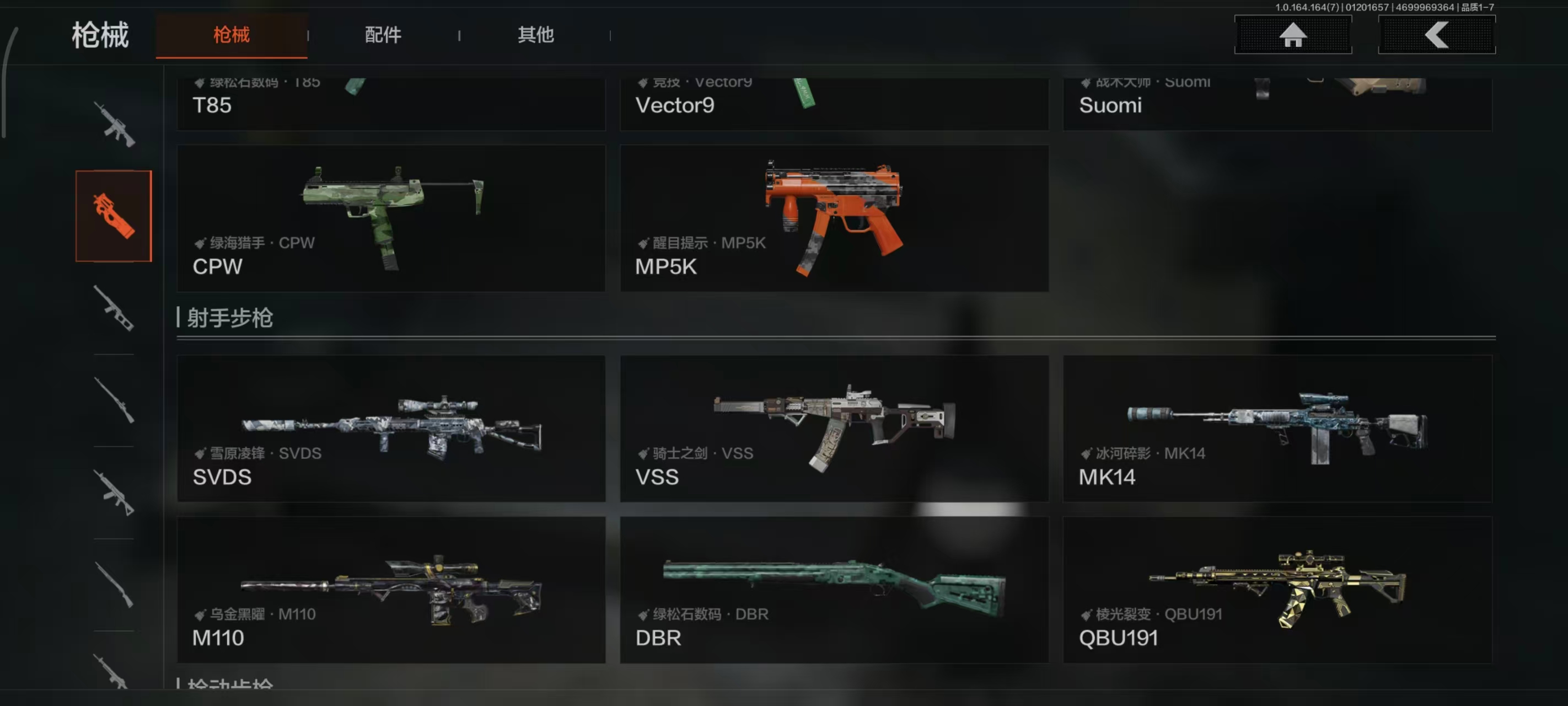1568x706 pixels.
Task: Choose the Vector9 weapon card
Action: click(x=834, y=104)
